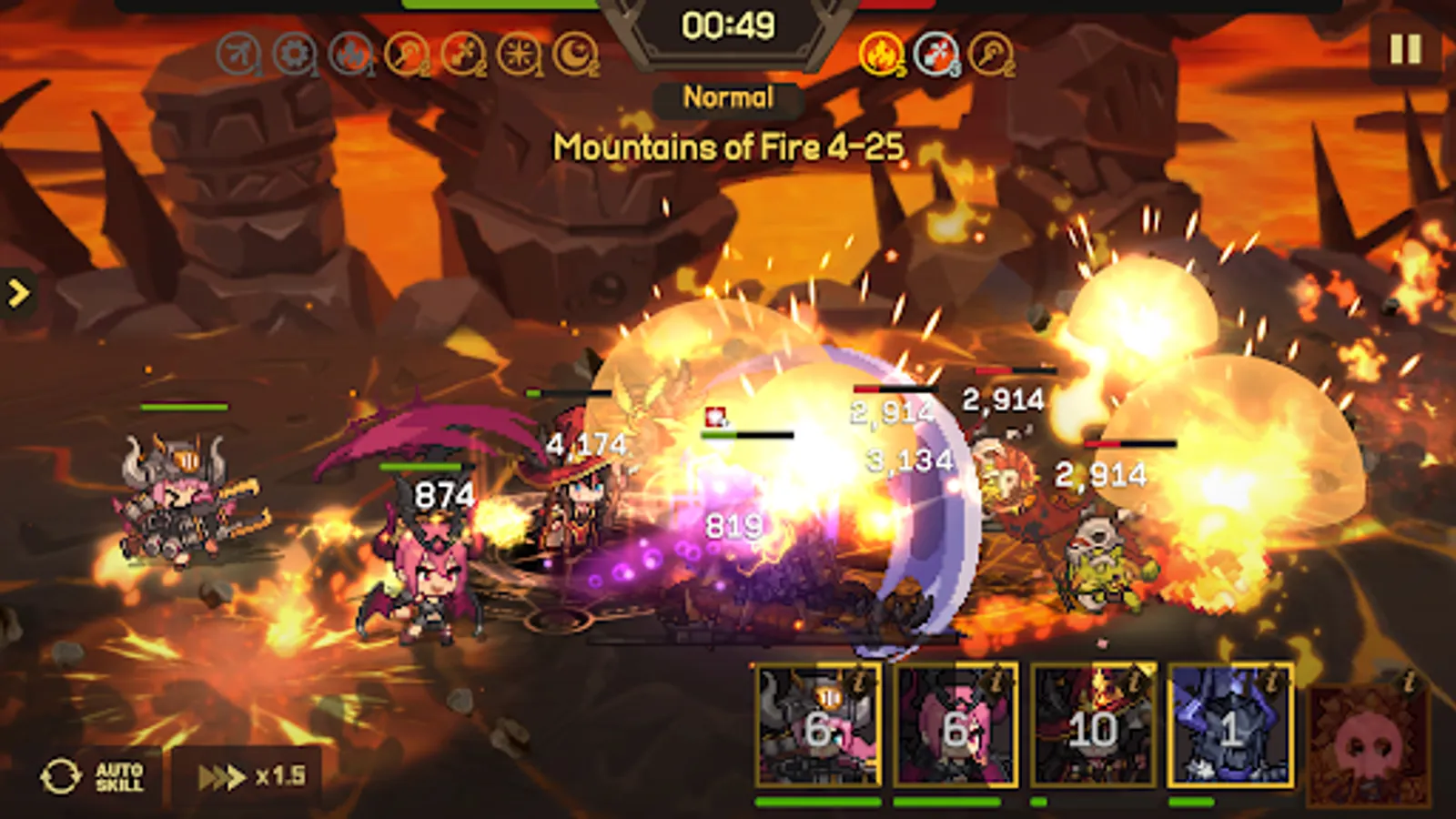Image resolution: width=1456 pixels, height=819 pixels.
Task: Pause the battle
Action: point(1404,49)
